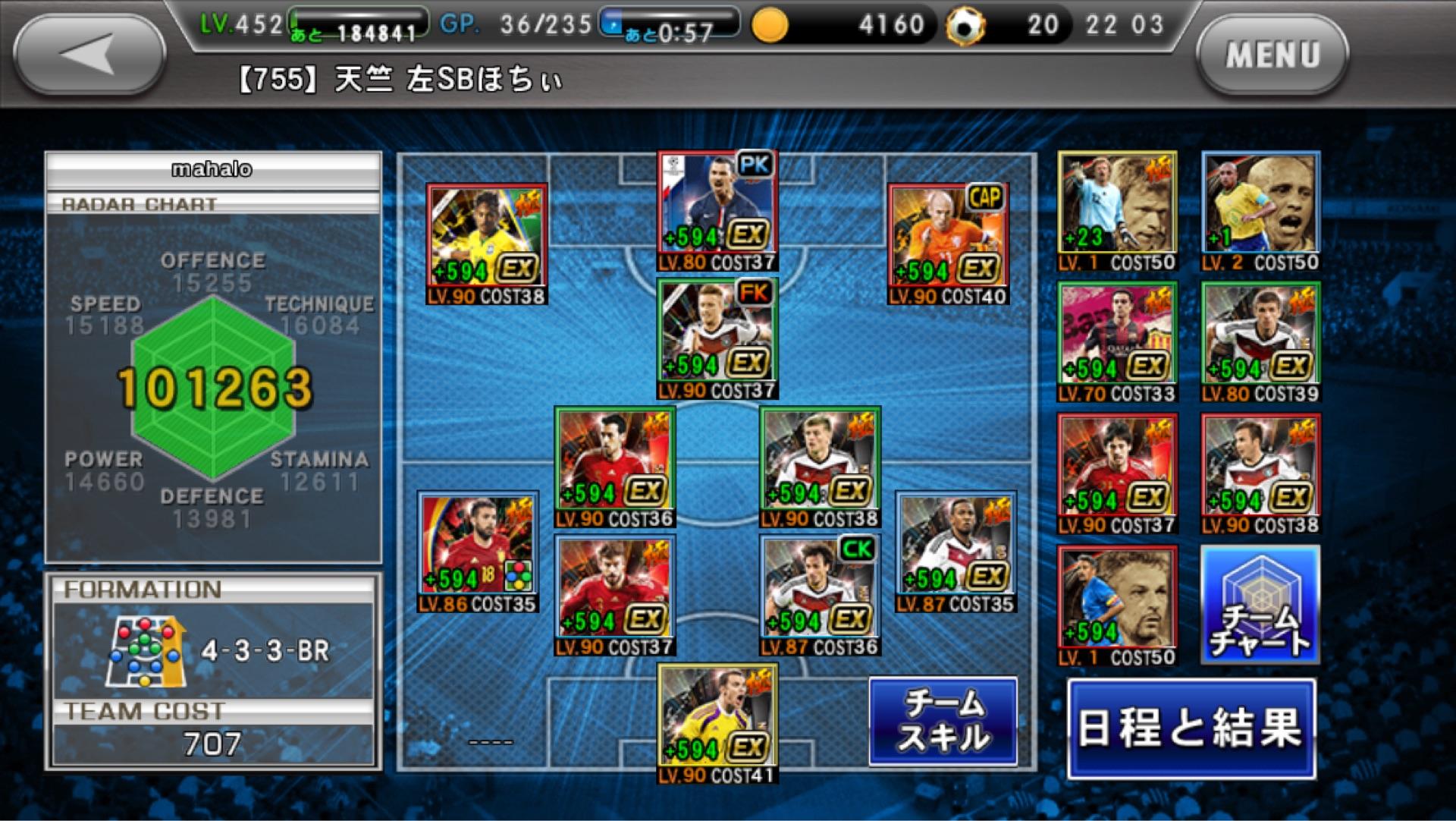The height and width of the screenshot is (821, 1456).
Task: Choose the player card marked FK
Action: tap(717, 338)
